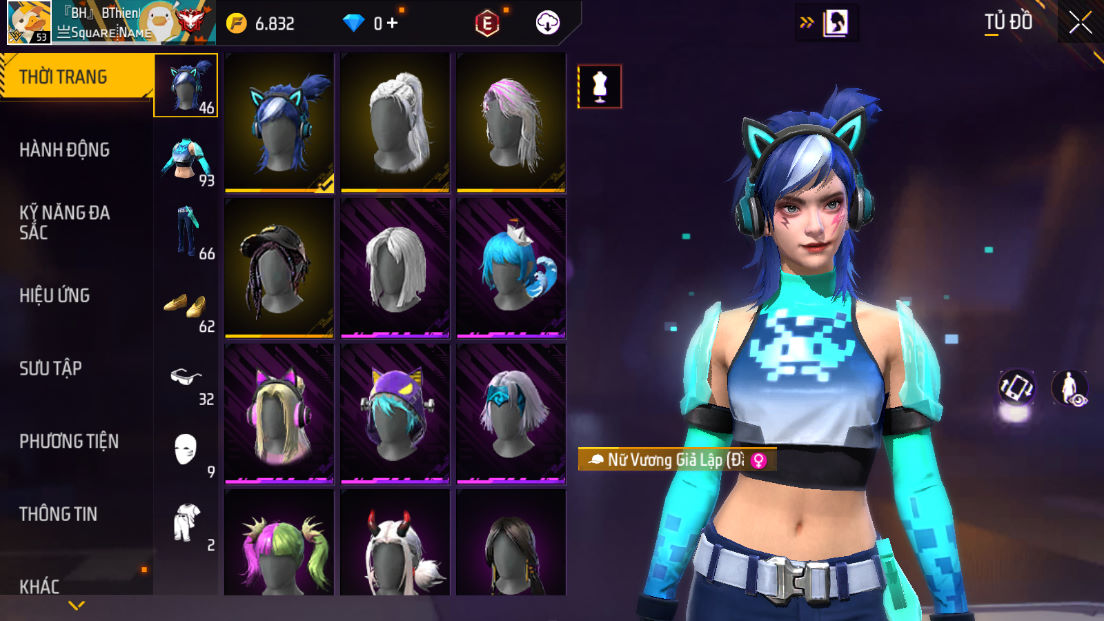Open the white face mask subcategory
This screenshot has width=1104, height=621.
tap(185, 451)
